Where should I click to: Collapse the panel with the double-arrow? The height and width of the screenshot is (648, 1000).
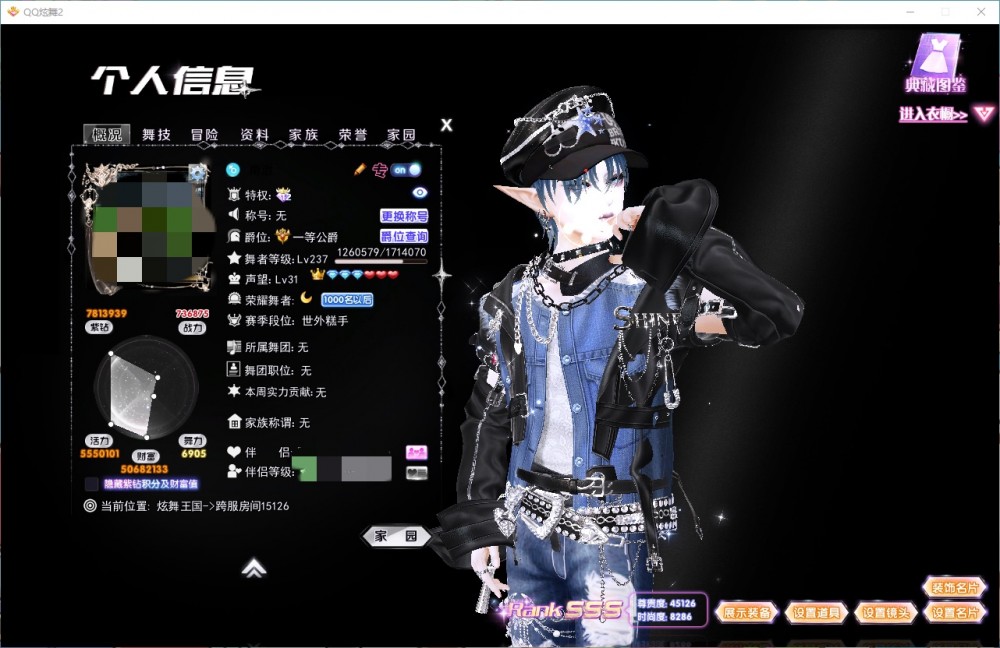[x=254, y=568]
